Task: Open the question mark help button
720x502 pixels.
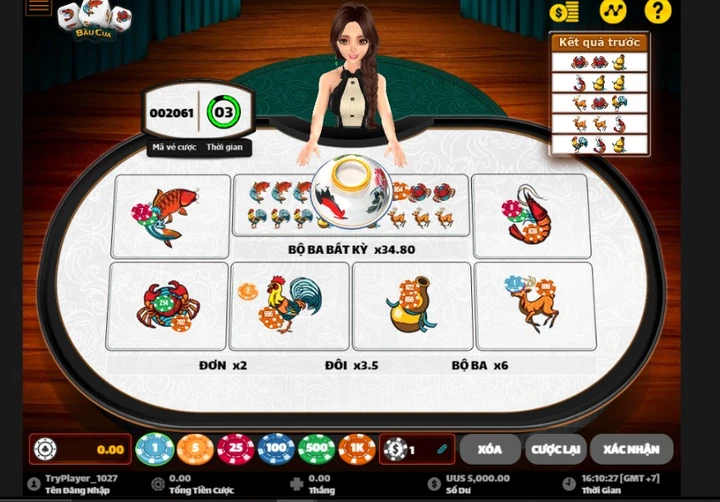Action: coord(657,12)
